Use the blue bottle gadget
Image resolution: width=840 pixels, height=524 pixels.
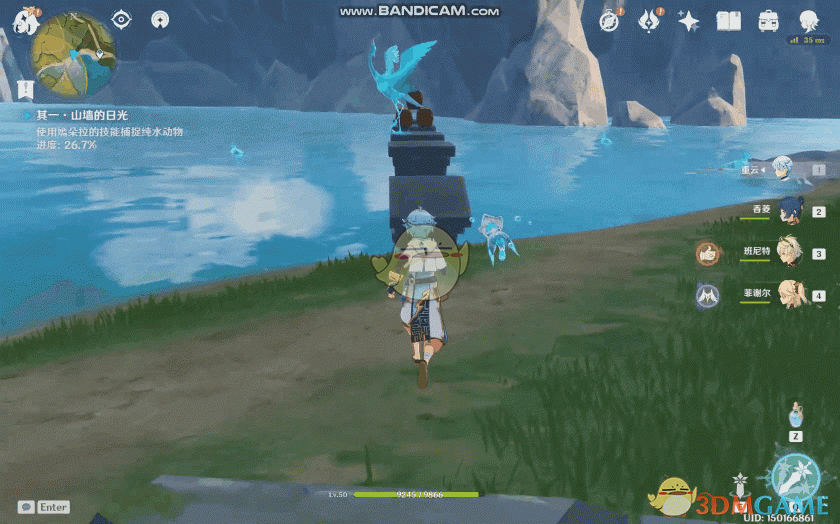(796, 416)
